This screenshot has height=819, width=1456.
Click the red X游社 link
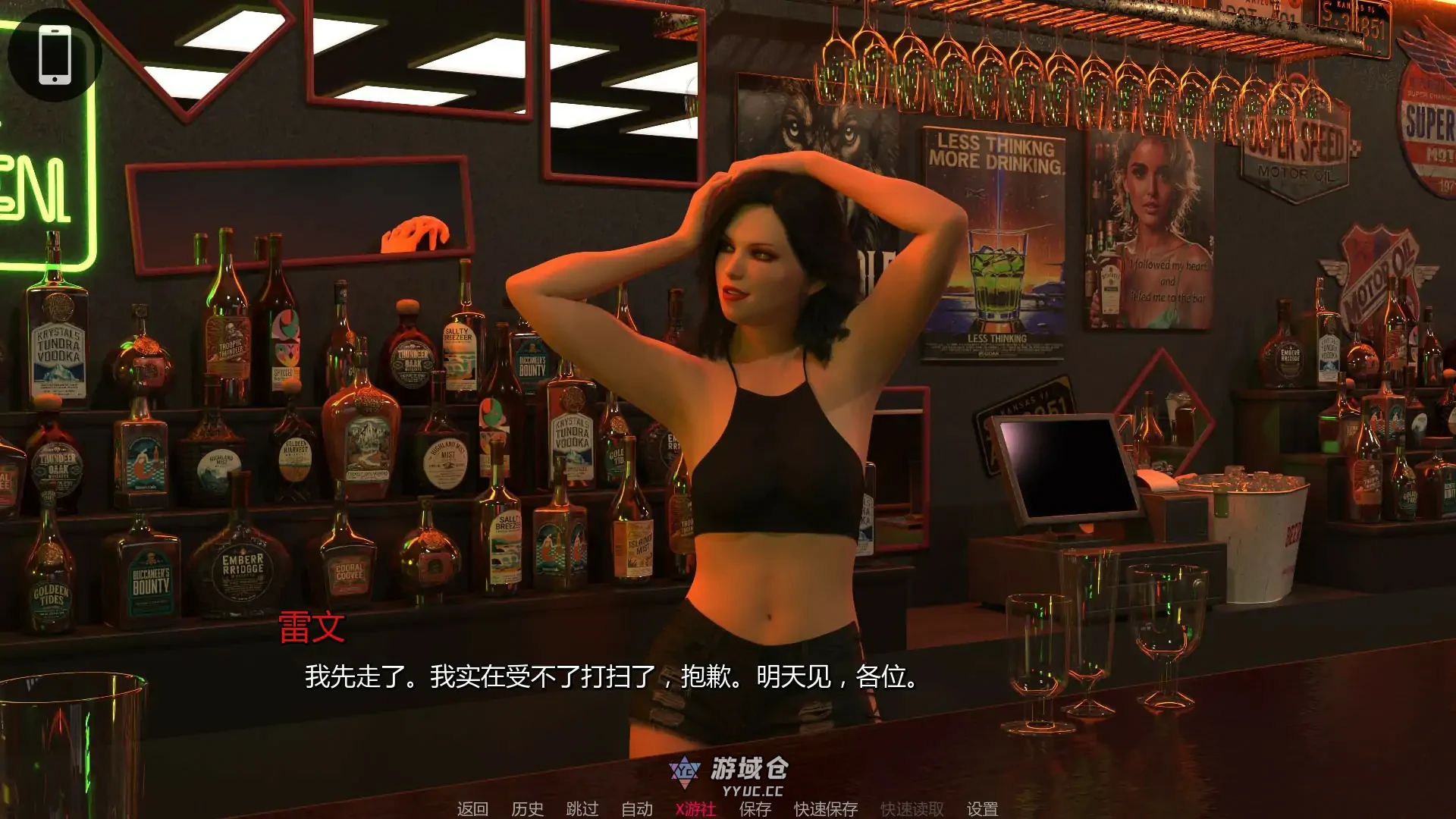click(x=695, y=809)
